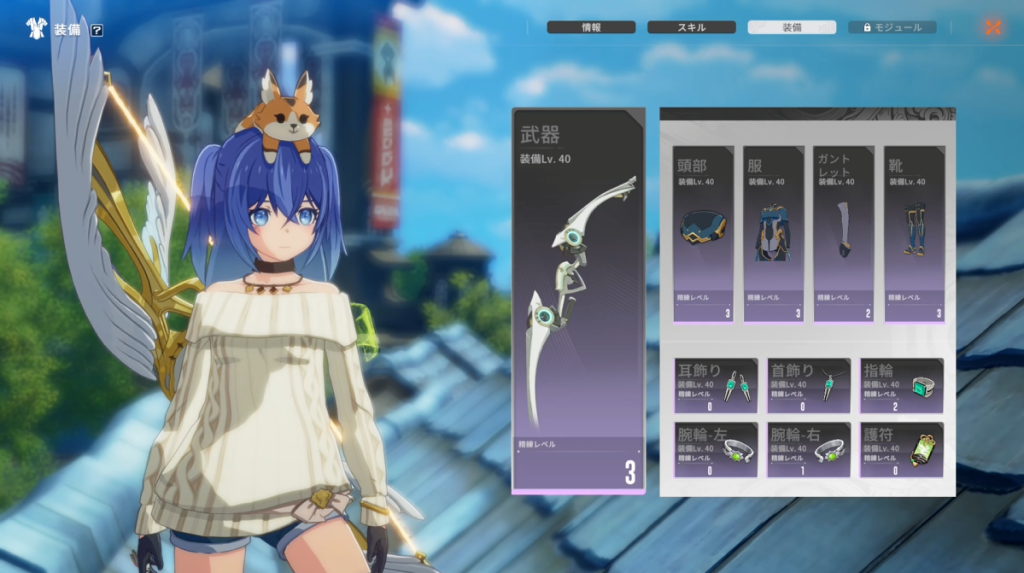Click the 護符 charm slot

coord(902,449)
